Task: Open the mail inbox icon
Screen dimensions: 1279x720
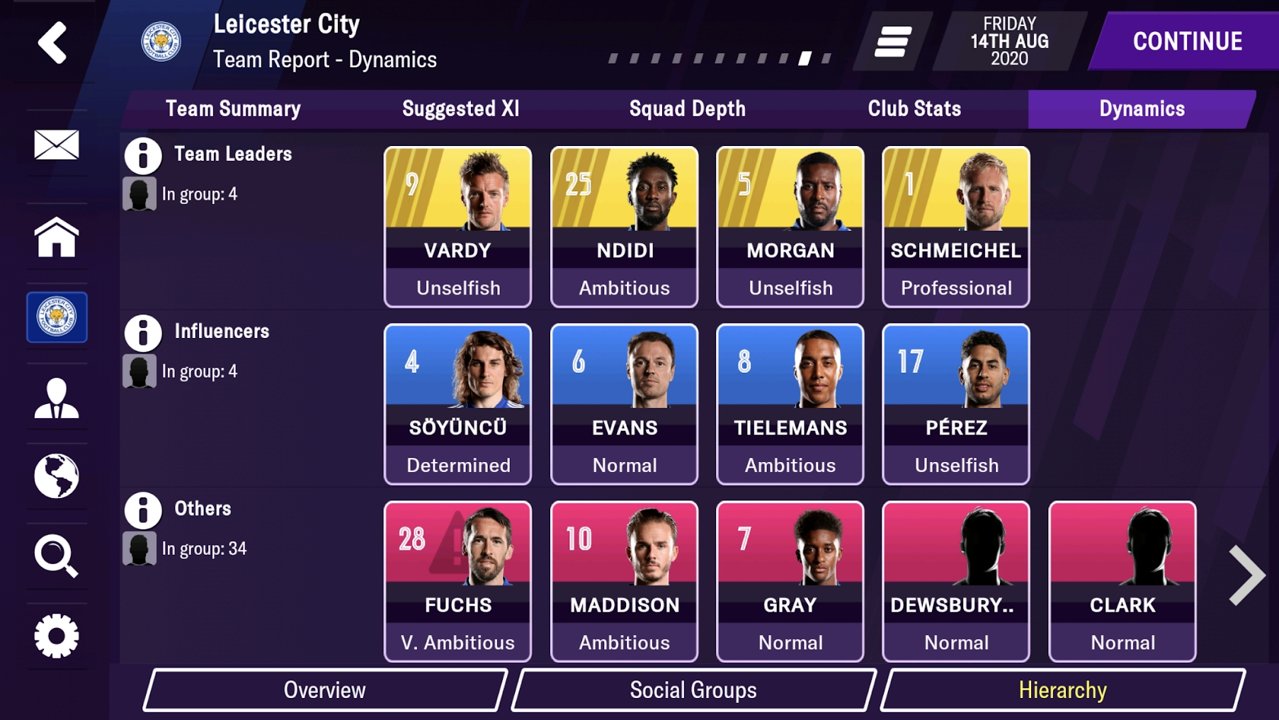Action: (x=56, y=146)
